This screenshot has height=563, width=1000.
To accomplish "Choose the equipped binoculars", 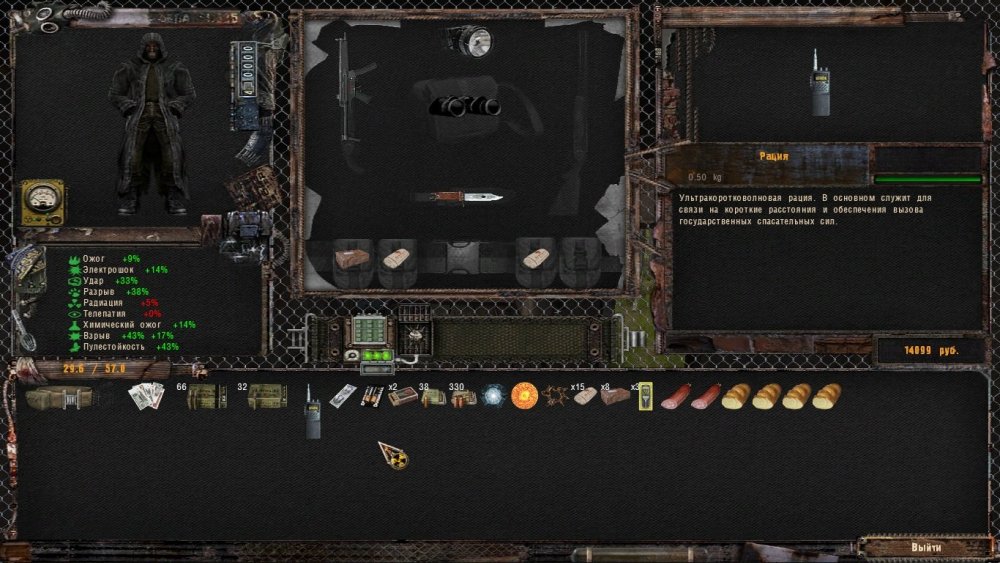I will click(465, 106).
